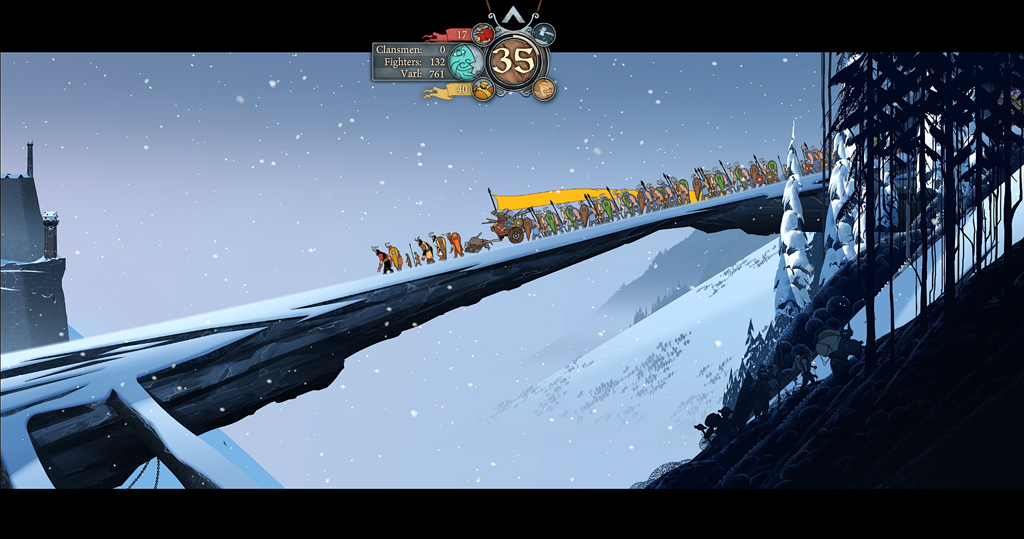Collapse the HUD with the upward chevron arrow
1024x539 pixels.
coord(513,15)
